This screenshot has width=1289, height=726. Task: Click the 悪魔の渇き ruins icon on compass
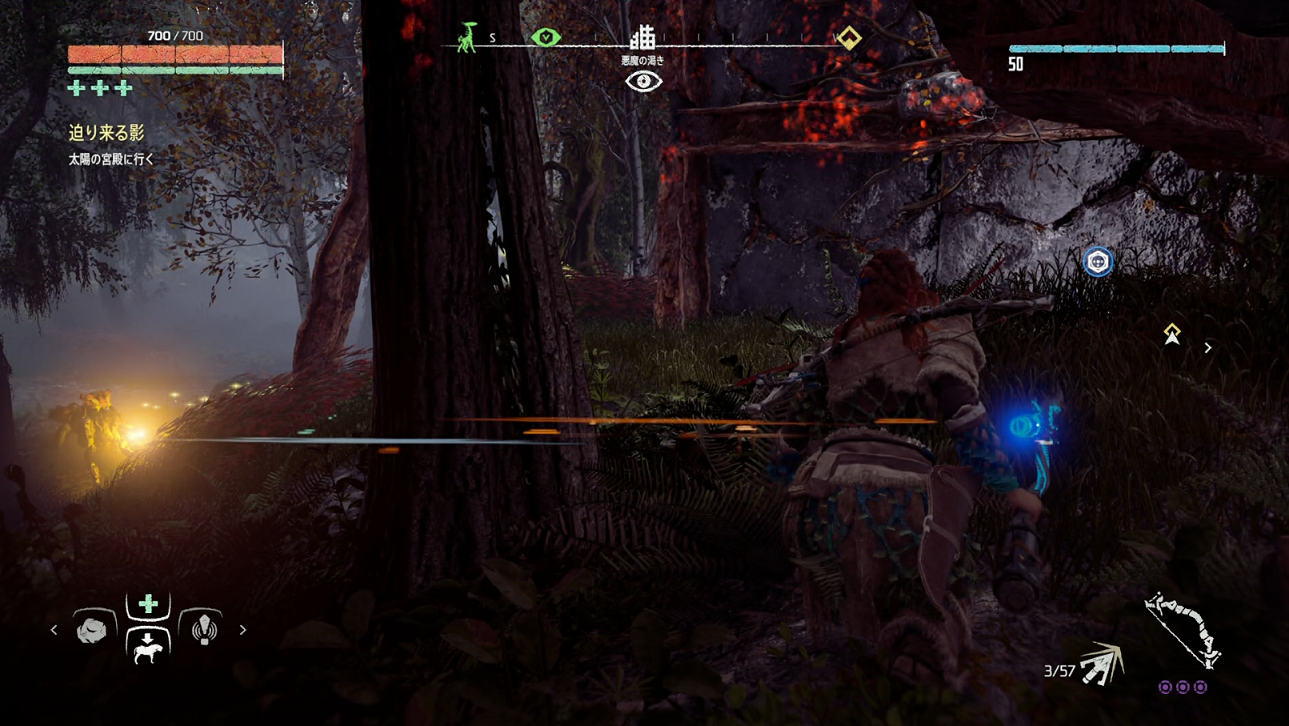pyautogui.click(x=642, y=39)
